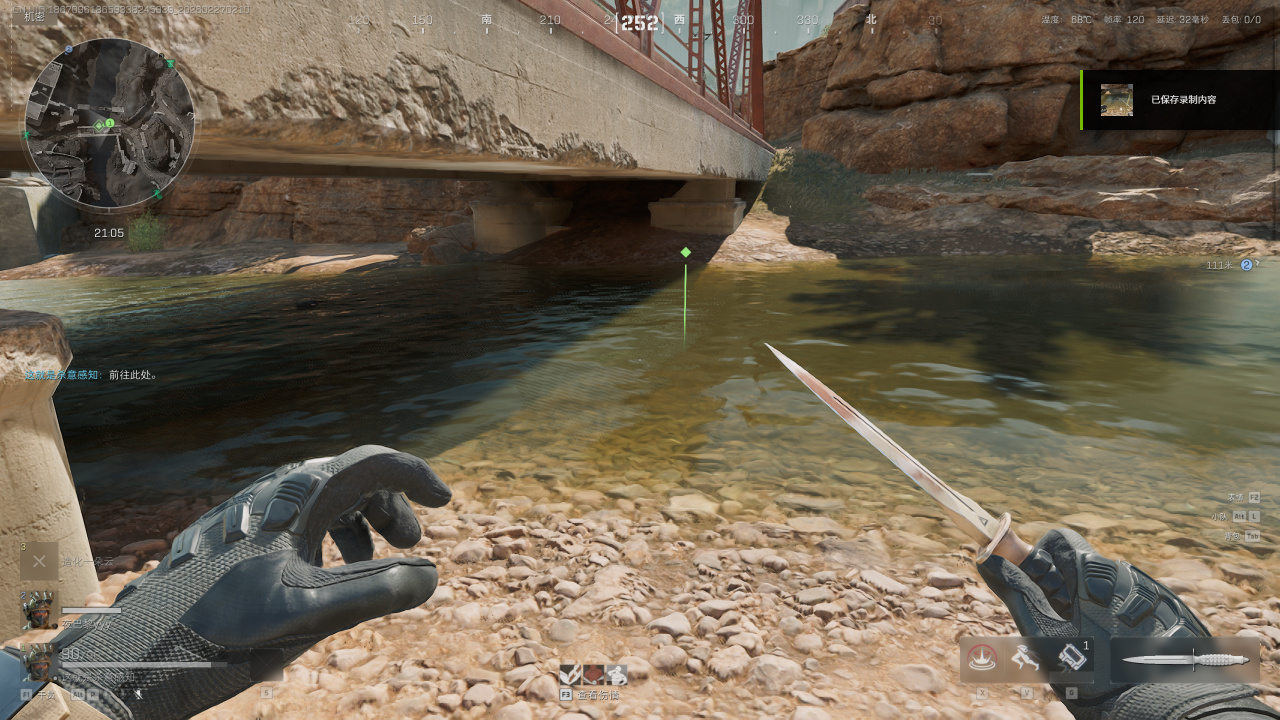Image resolution: width=1280 pixels, height=720 pixels.
Task: Click squad member 2's portrait
Action: (39, 608)
